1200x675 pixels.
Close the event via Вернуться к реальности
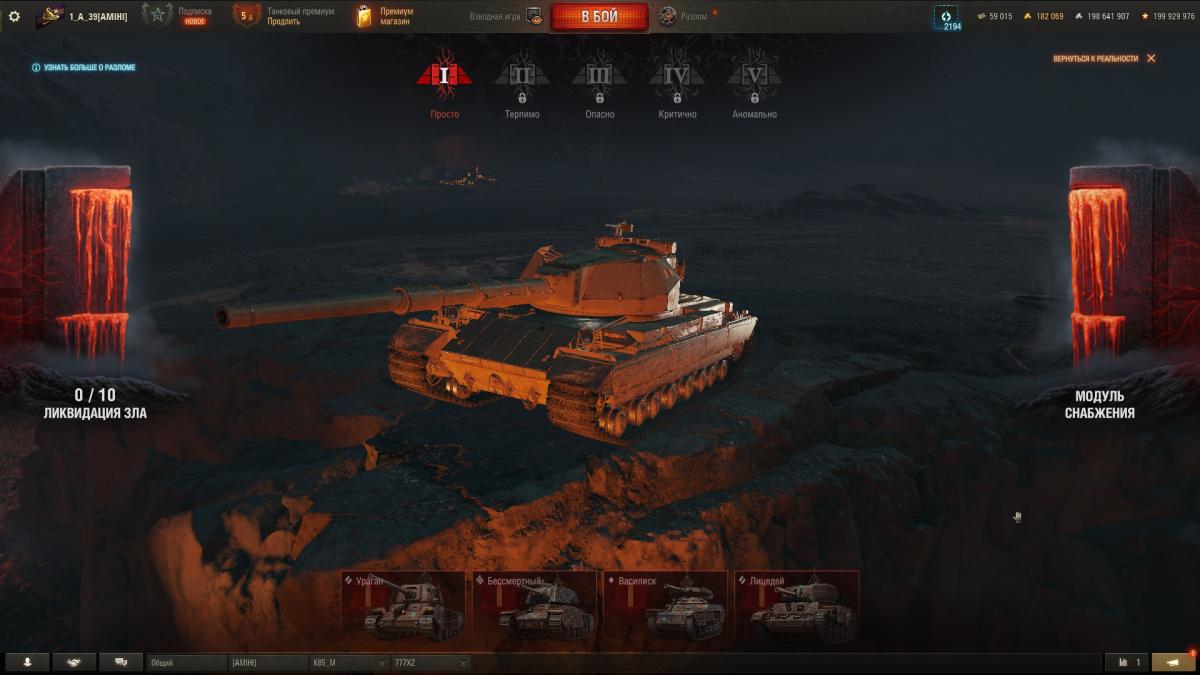1104,59
